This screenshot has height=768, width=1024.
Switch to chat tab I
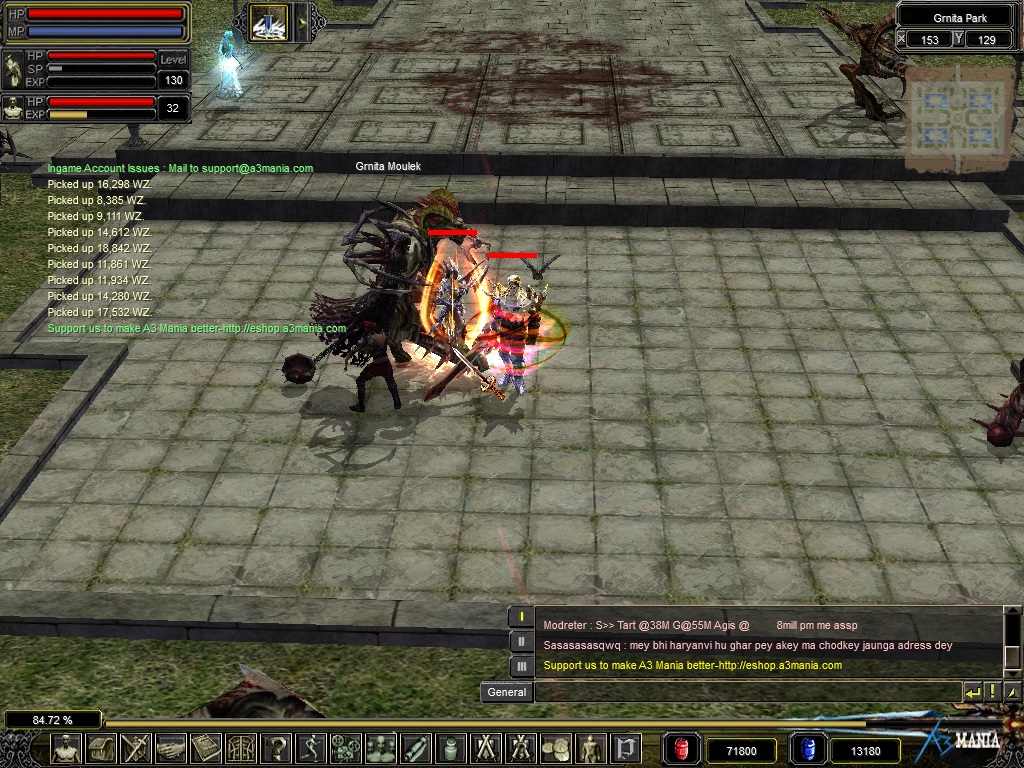point(521,616)
